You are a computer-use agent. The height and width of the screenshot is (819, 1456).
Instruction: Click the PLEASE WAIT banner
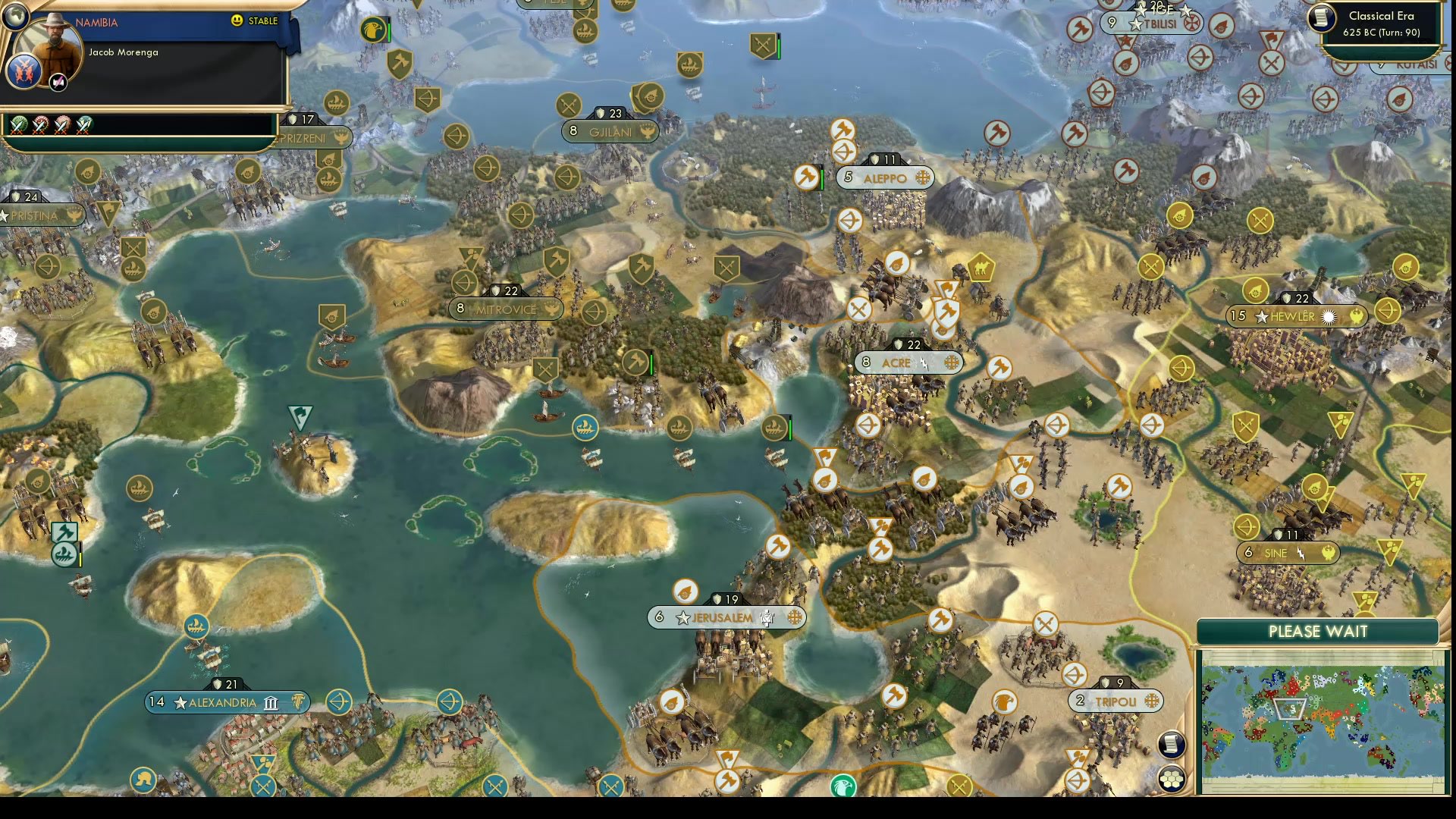point(1318,631)
